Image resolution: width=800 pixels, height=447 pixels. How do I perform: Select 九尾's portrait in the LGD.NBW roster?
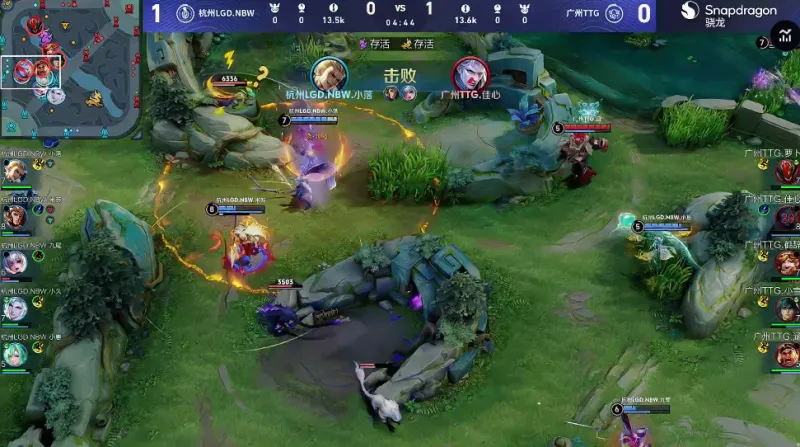pyautogui.click(x=15, y=264)
